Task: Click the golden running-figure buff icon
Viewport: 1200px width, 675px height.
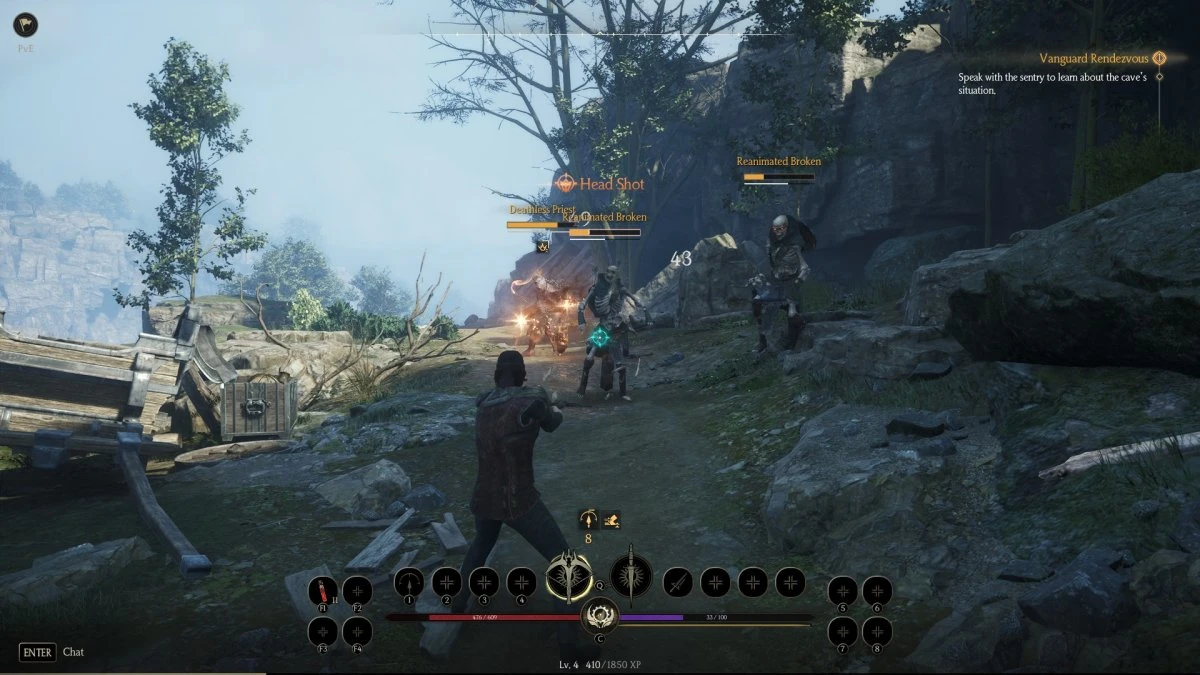Action: coord(611,519)
